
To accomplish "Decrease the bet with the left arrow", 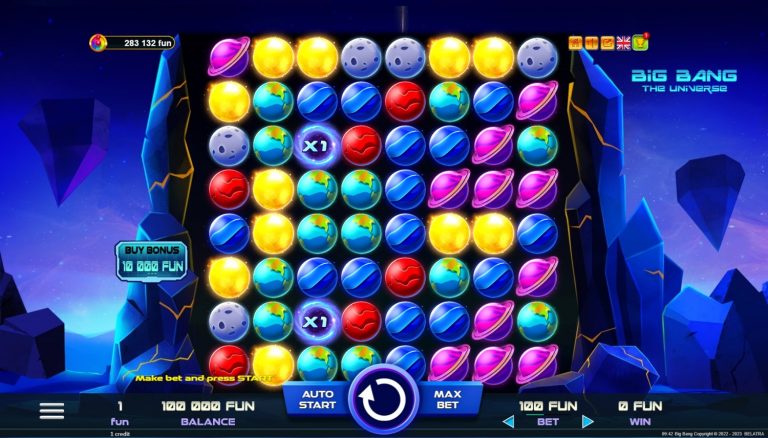I will (508, 421).
